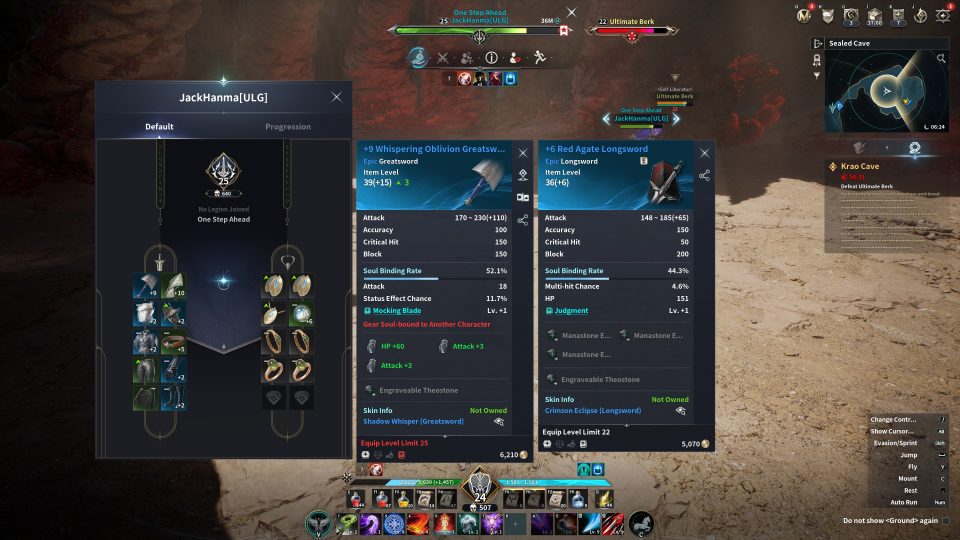Close the JackHanma[ULG] character panel
This screenshot has height=540, width=960.
(336, 97)
